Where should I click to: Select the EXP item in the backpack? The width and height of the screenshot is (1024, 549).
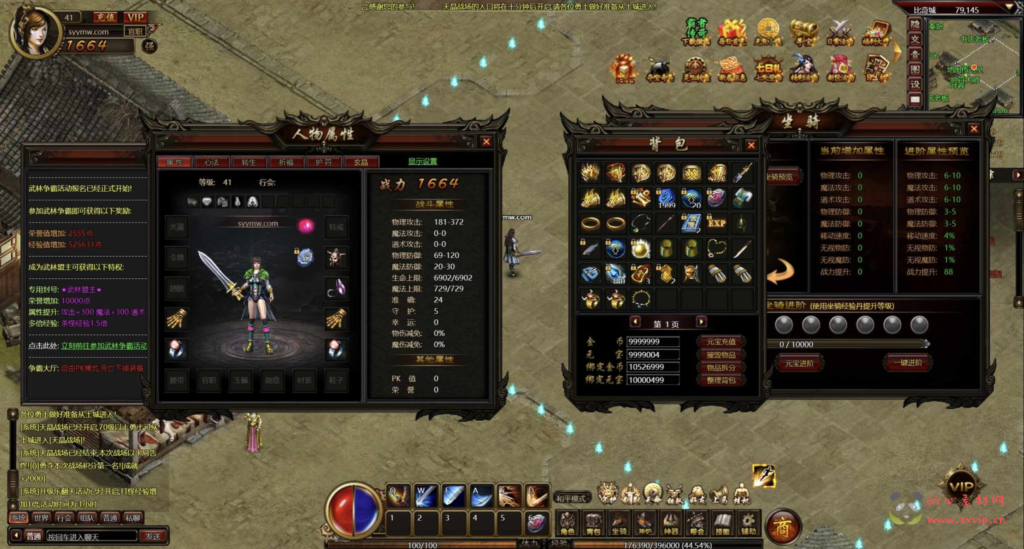717,223
